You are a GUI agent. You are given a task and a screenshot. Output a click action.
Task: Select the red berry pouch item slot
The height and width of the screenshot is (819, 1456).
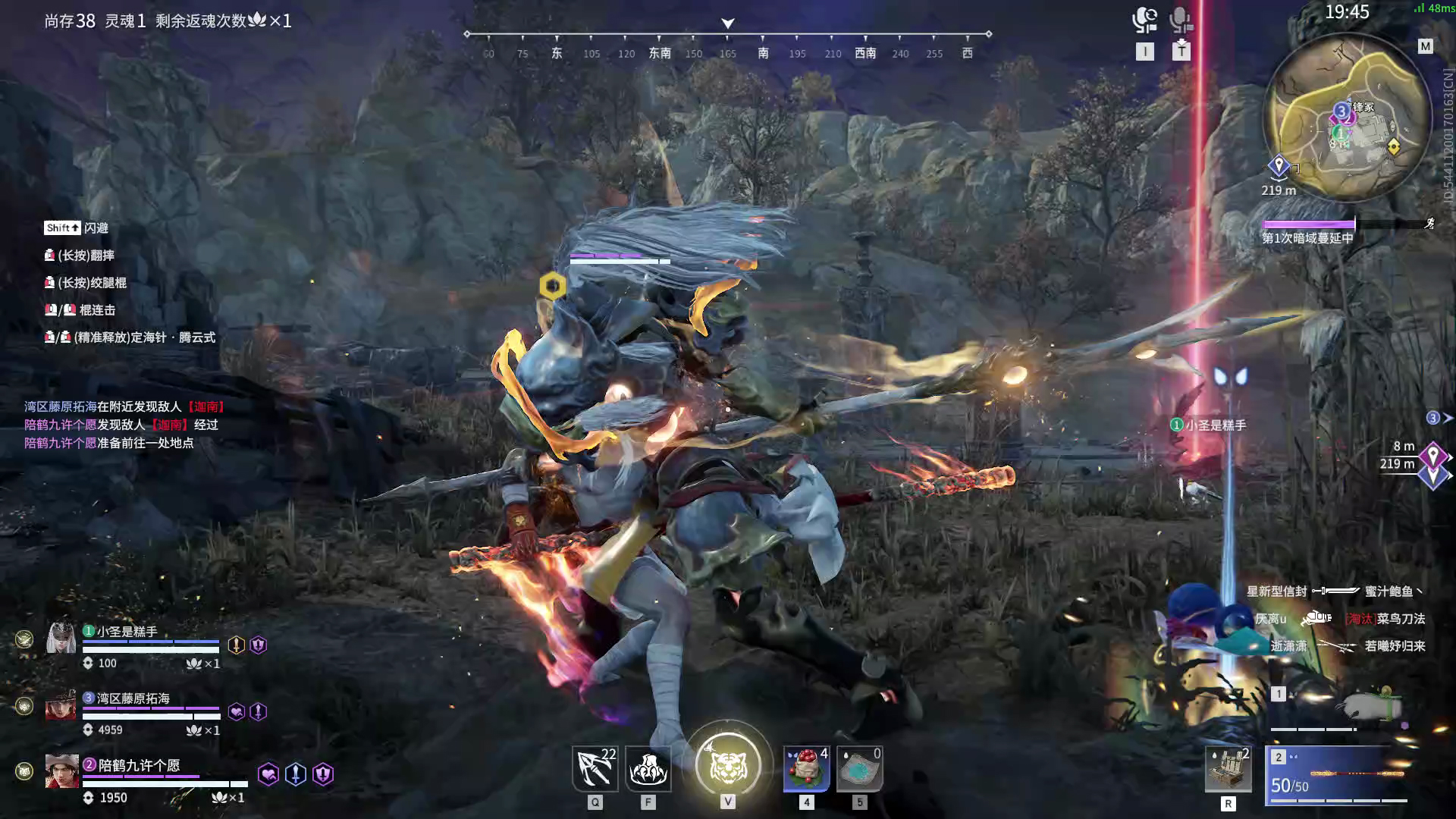click(806, 768)
